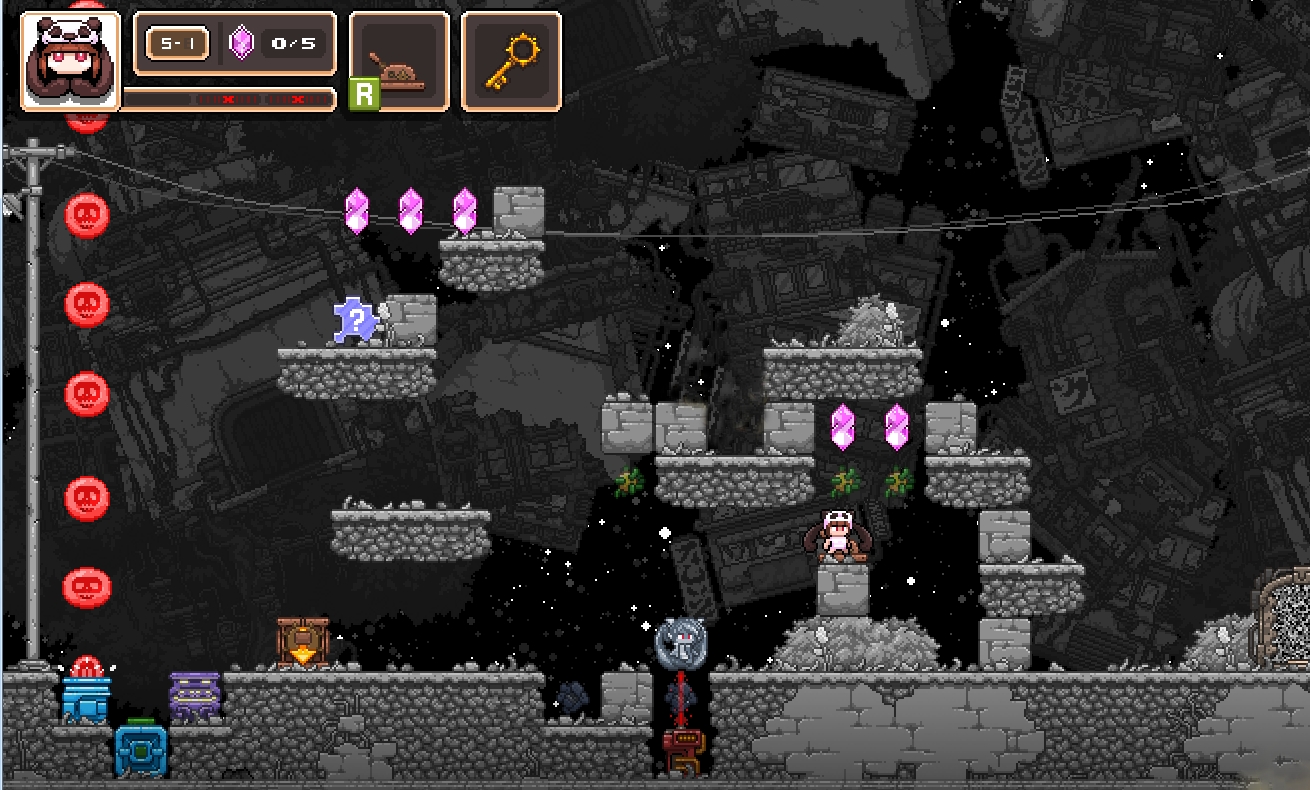The width and height of the screenshot is (1310, 790).
Task: Select the golden key slot
Action: 511,61
